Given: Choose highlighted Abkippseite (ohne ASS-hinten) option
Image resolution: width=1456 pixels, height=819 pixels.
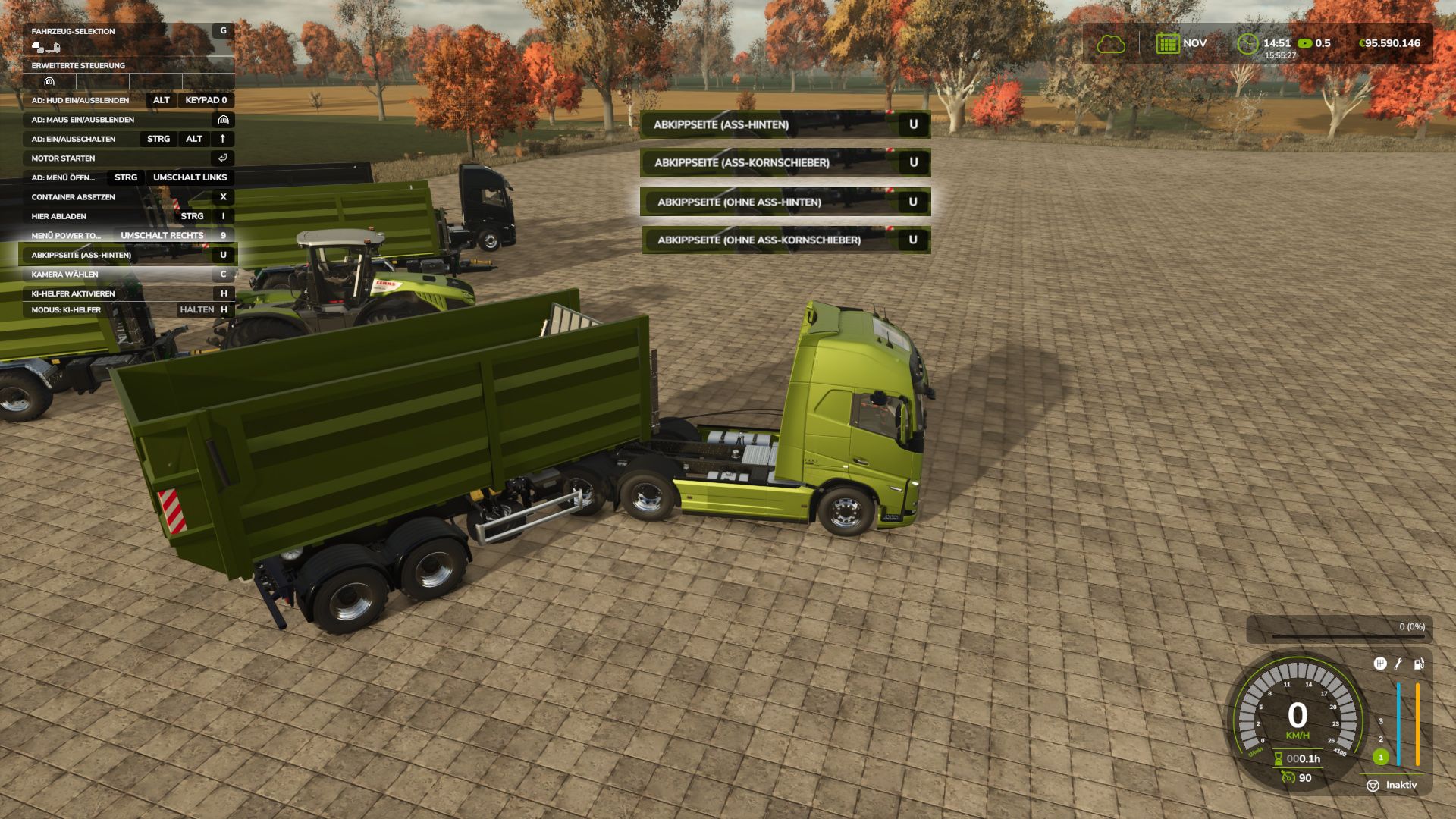Looking at the screenshot, I should pyautogui.click(x=739, y=202).
